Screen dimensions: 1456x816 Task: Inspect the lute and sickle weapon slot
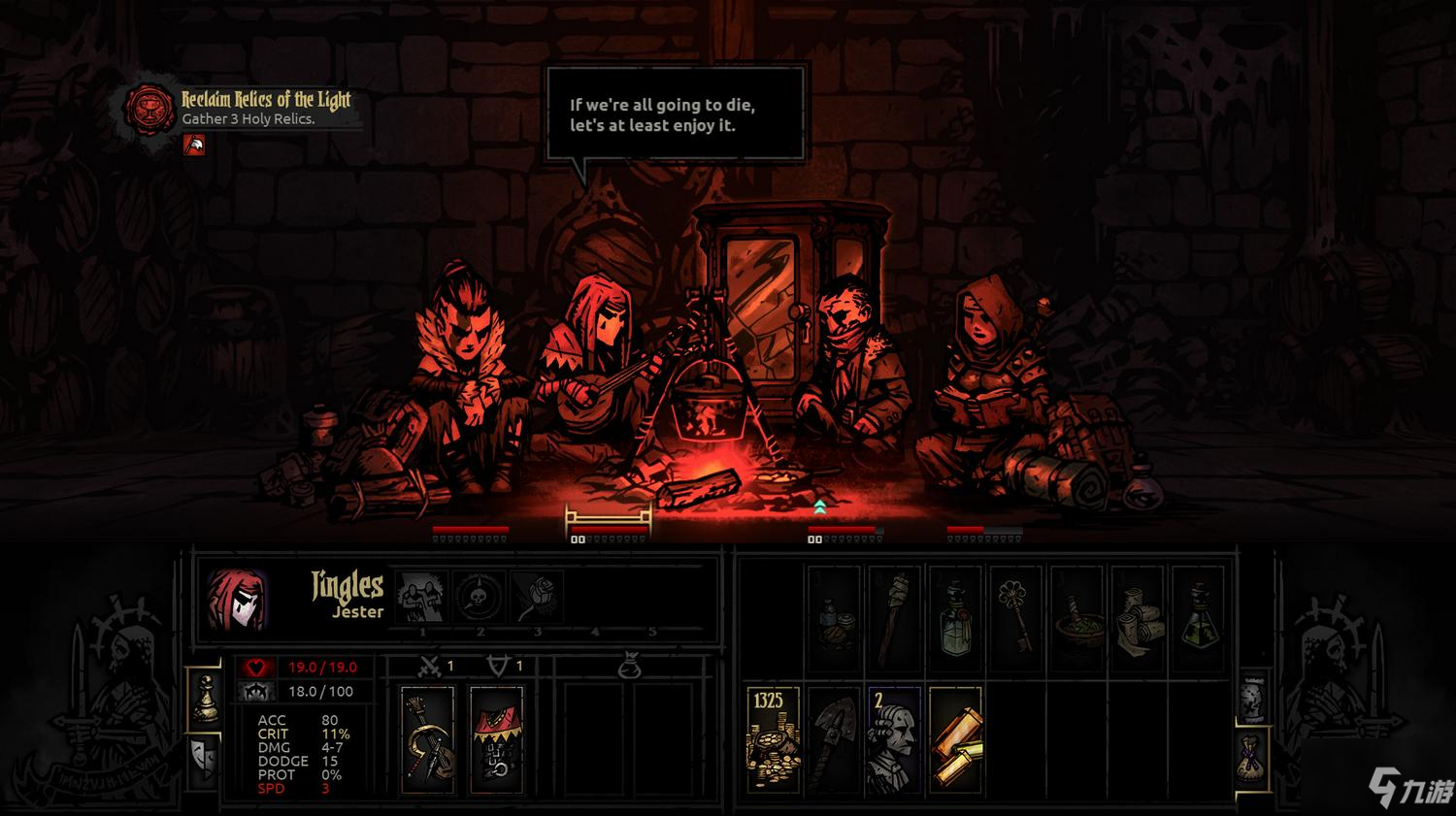pyautogui.click(x=428, y=739)
